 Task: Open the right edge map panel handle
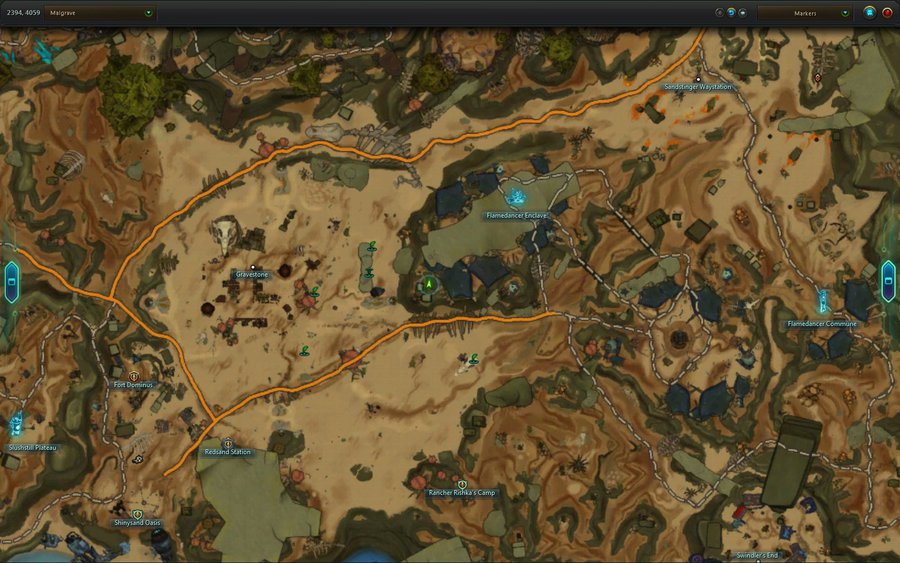(x=888, y=281)
